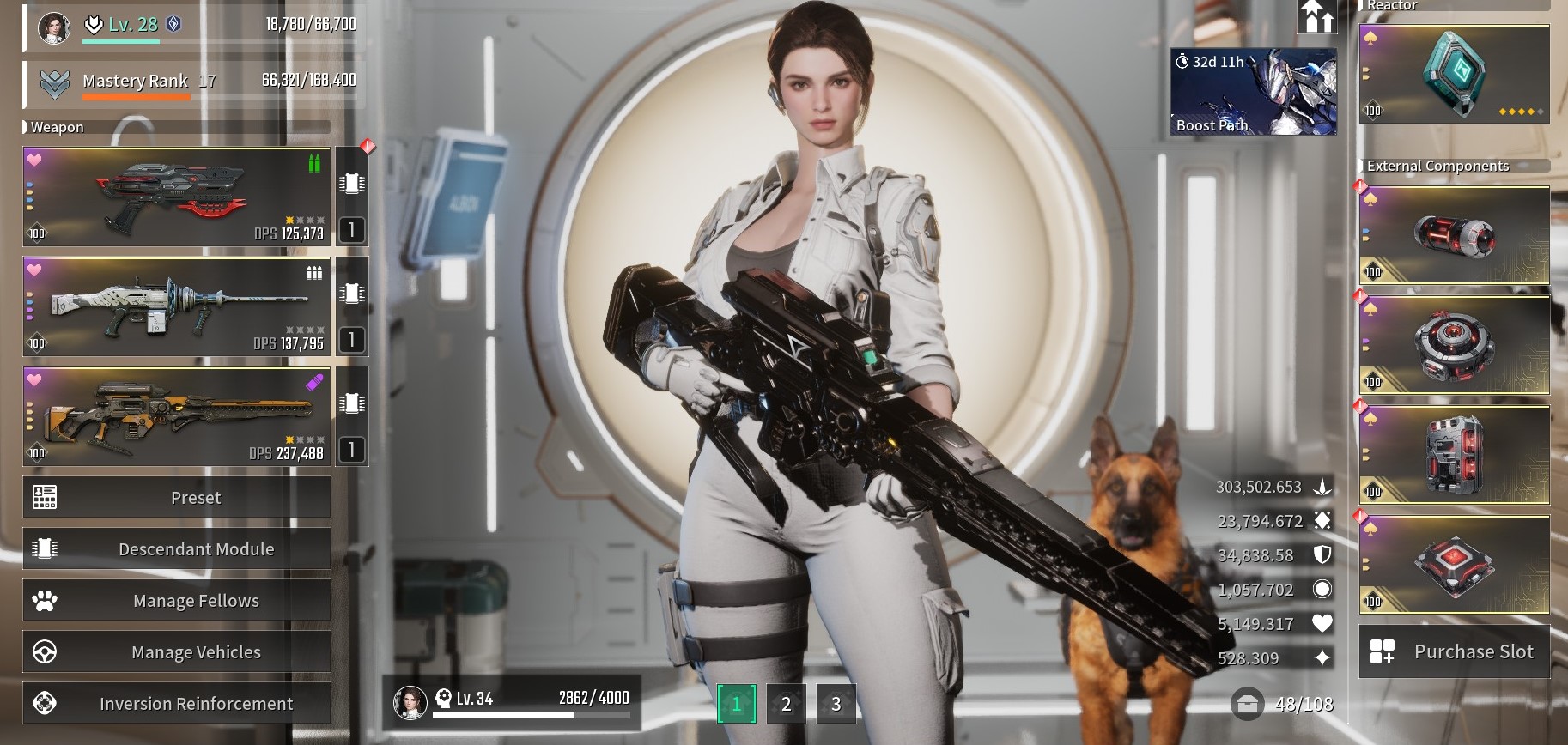Select the red cylinder external component

1455,235
